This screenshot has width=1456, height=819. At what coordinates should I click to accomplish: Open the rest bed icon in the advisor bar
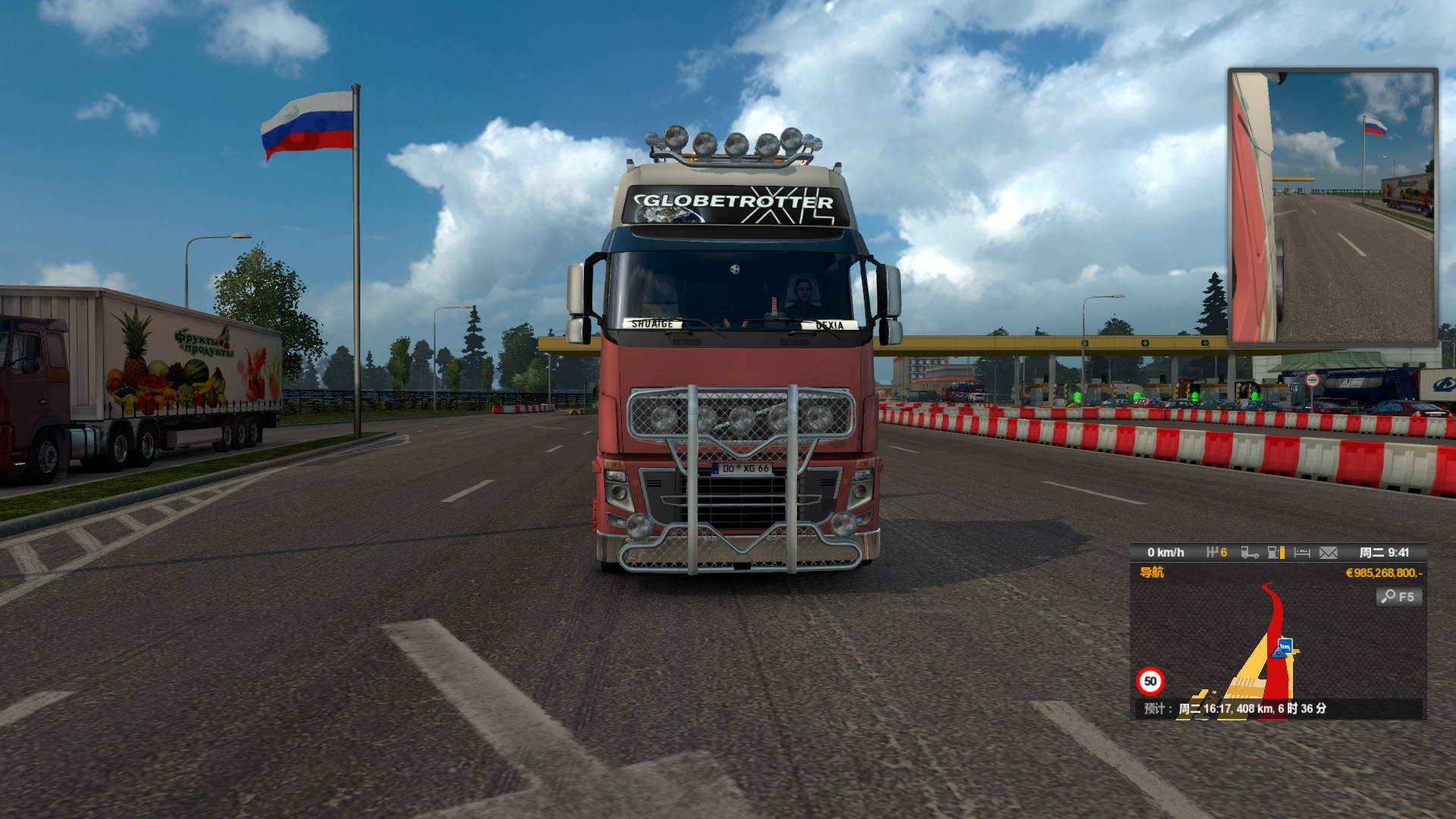click(x=1302, y=553)
